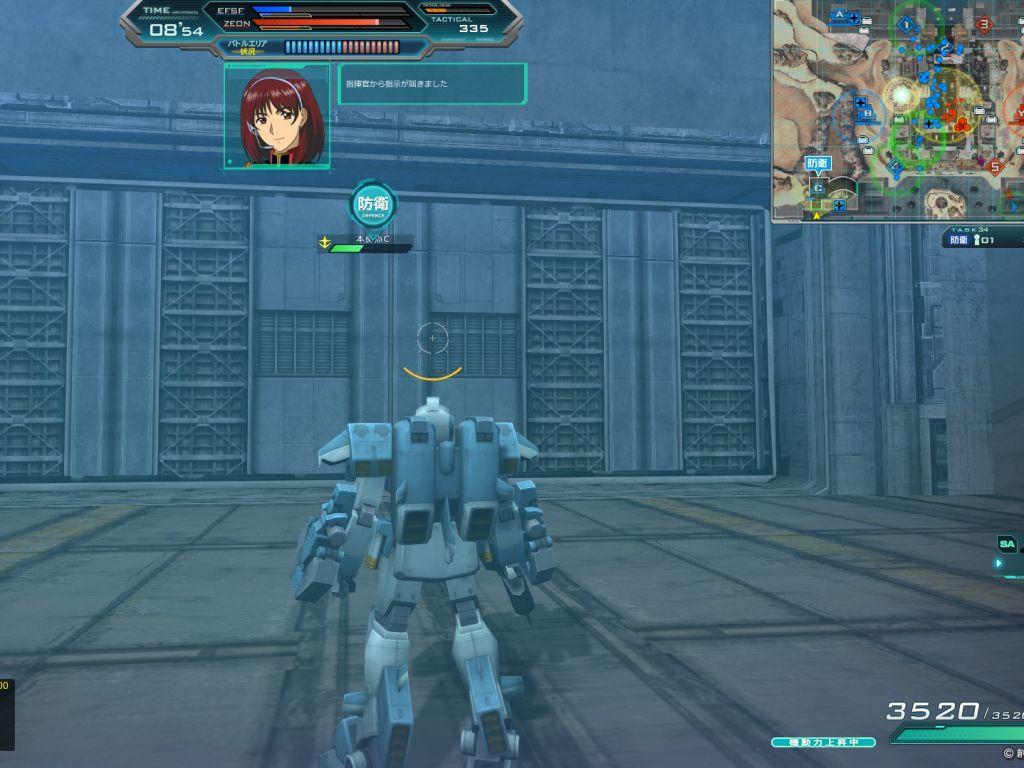Select the 防衛 defence objective marker
This screenshot has height=768, width=1024.
tap(374, 205)
